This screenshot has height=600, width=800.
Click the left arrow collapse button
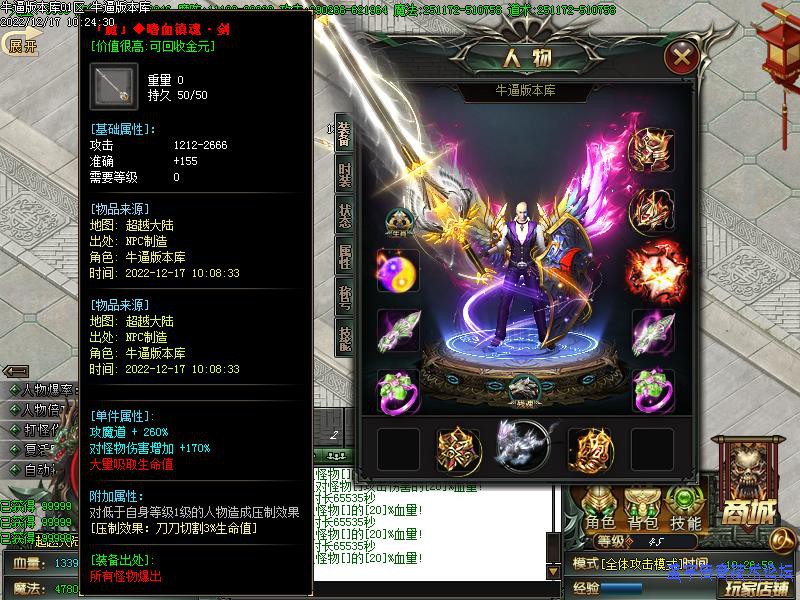15,371
